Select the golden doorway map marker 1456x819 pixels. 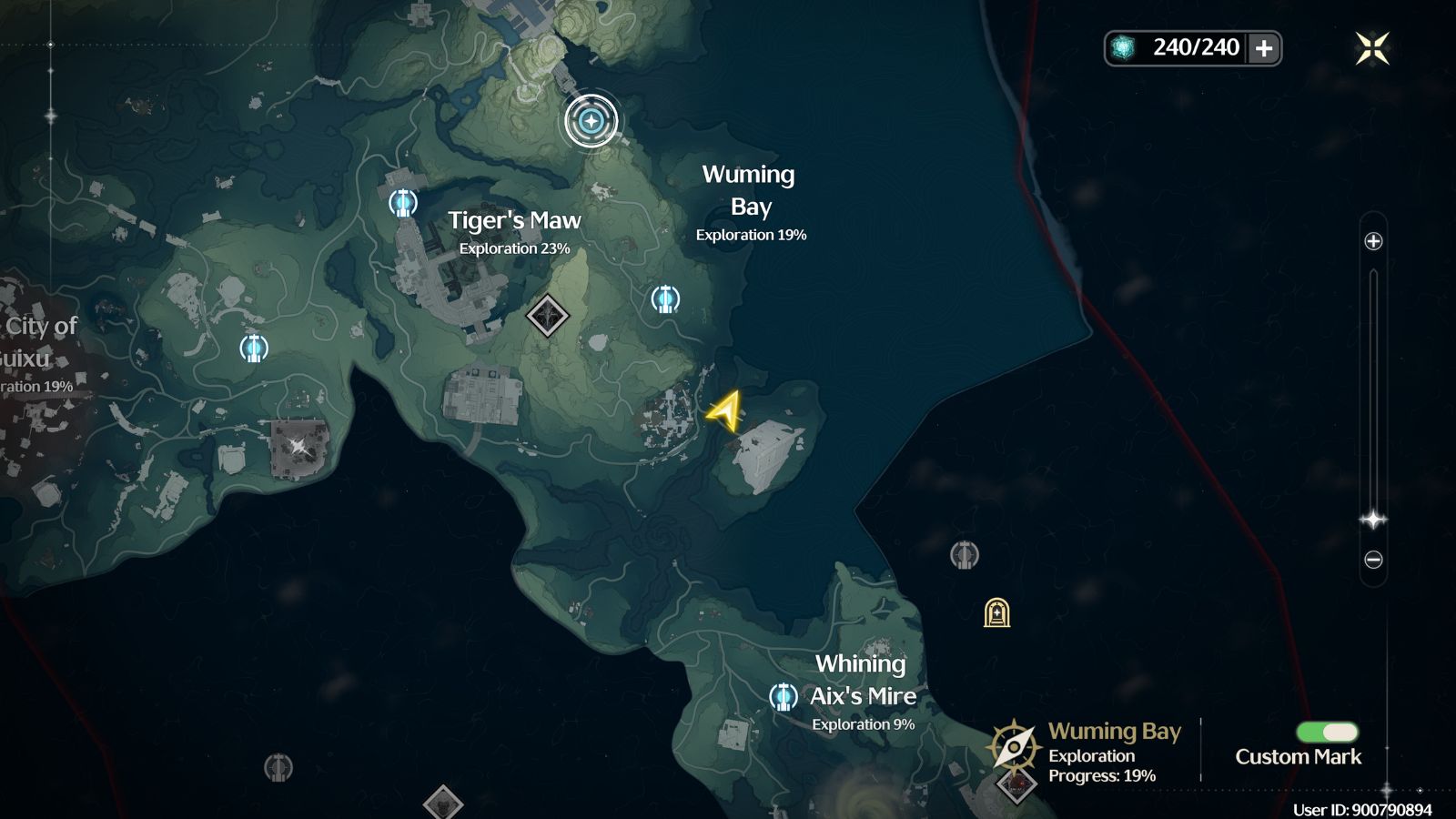pyautogui.click(x=997, y=613)
